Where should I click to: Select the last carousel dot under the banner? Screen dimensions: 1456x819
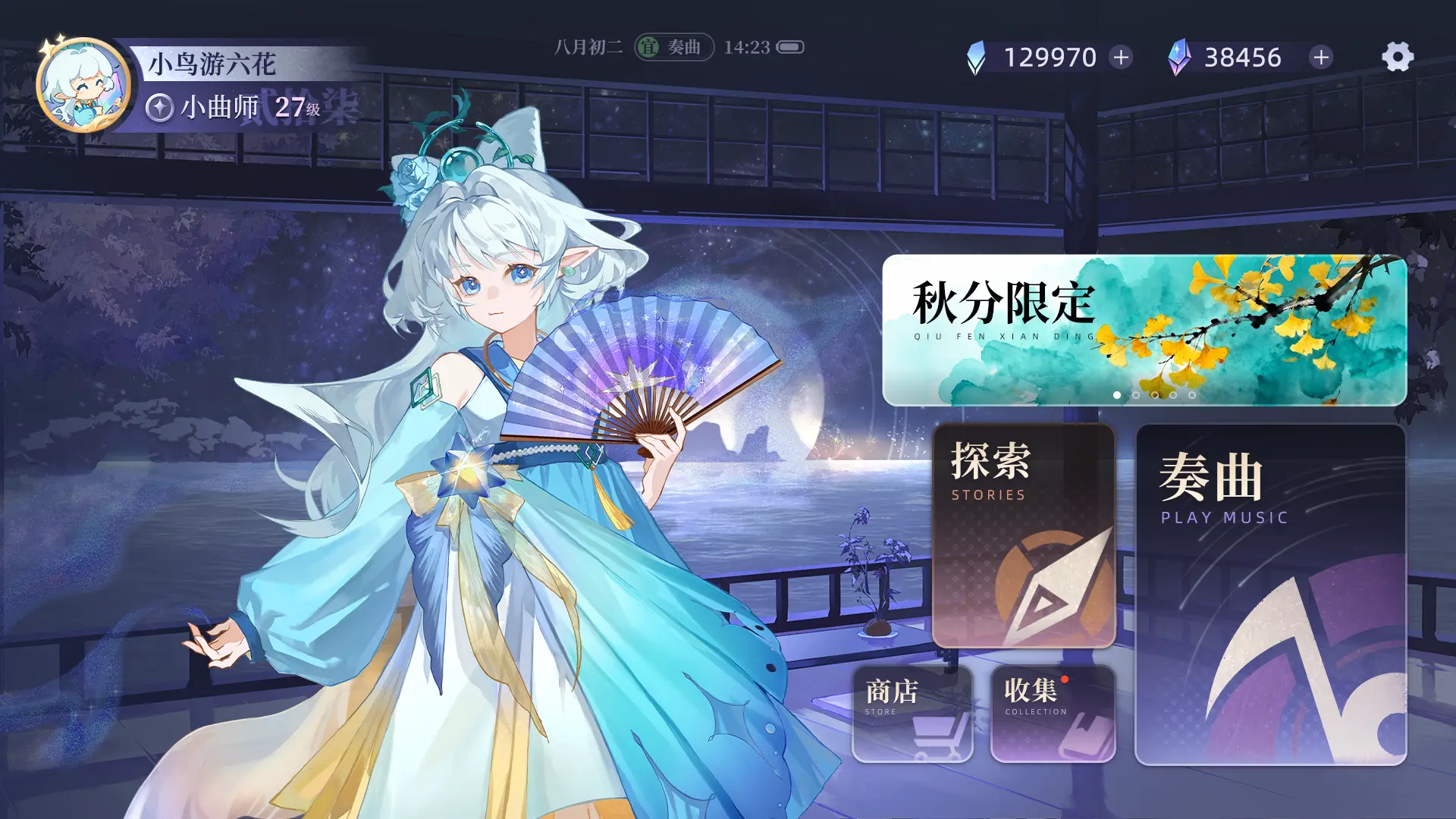pos(1192,397)
